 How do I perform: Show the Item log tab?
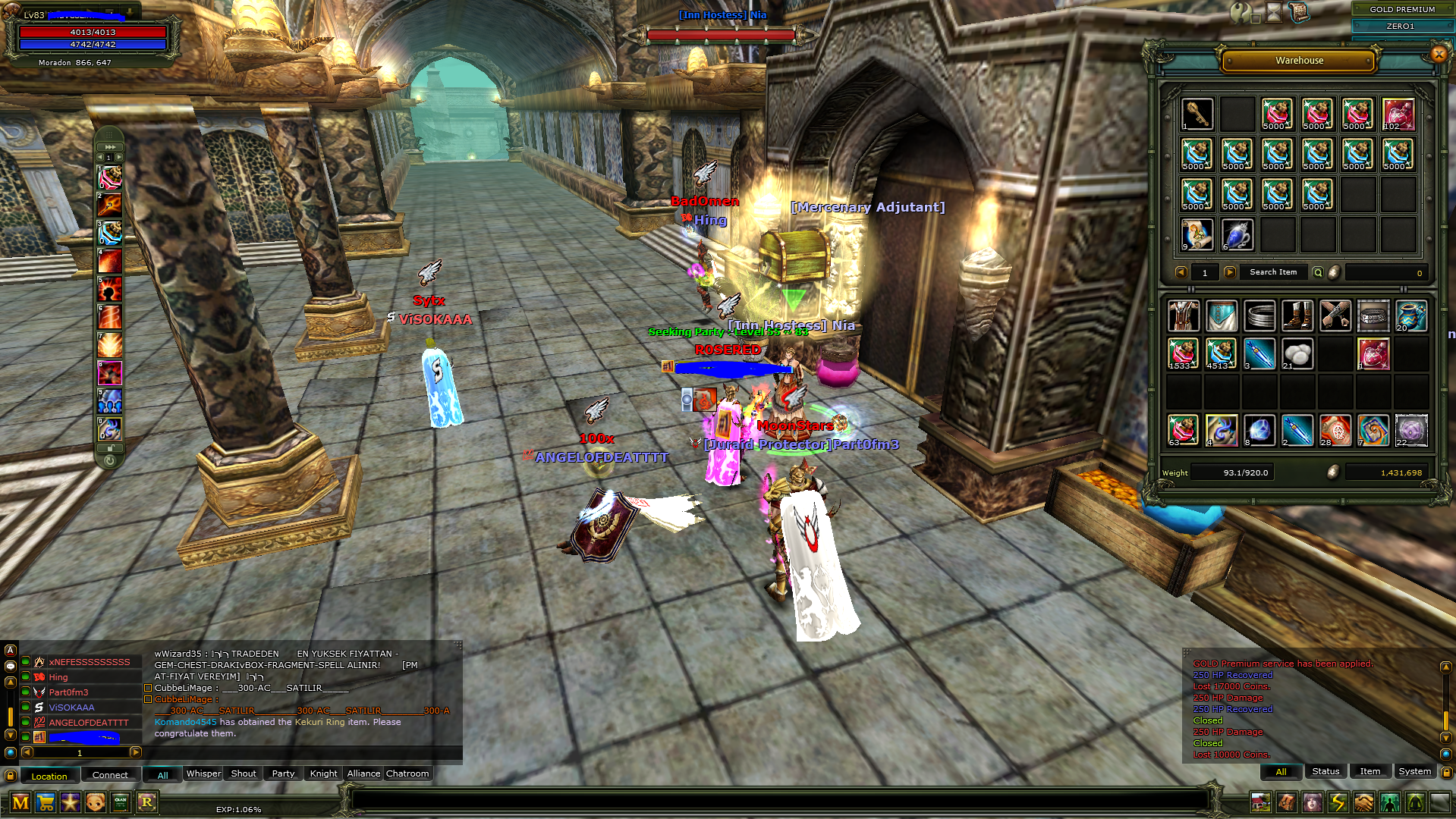(x=1370, y=771)
